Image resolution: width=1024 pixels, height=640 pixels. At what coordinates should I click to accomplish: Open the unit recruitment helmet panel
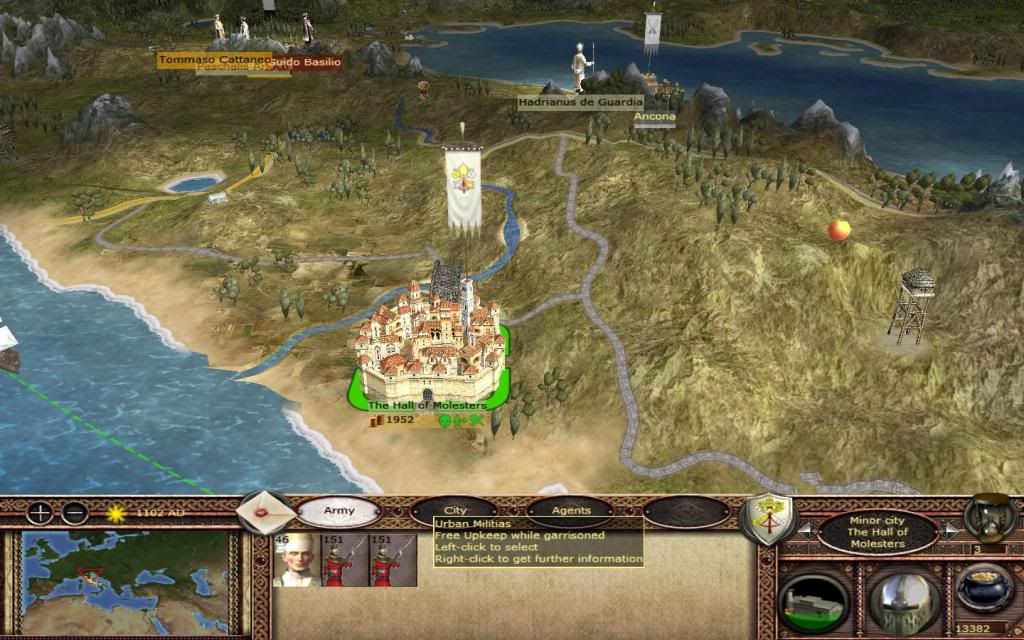coord(902,601)
